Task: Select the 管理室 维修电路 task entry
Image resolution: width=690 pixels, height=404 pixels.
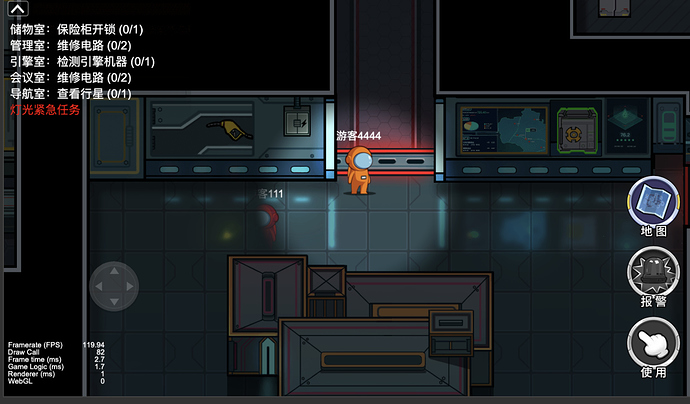Action: pos(71,46)
